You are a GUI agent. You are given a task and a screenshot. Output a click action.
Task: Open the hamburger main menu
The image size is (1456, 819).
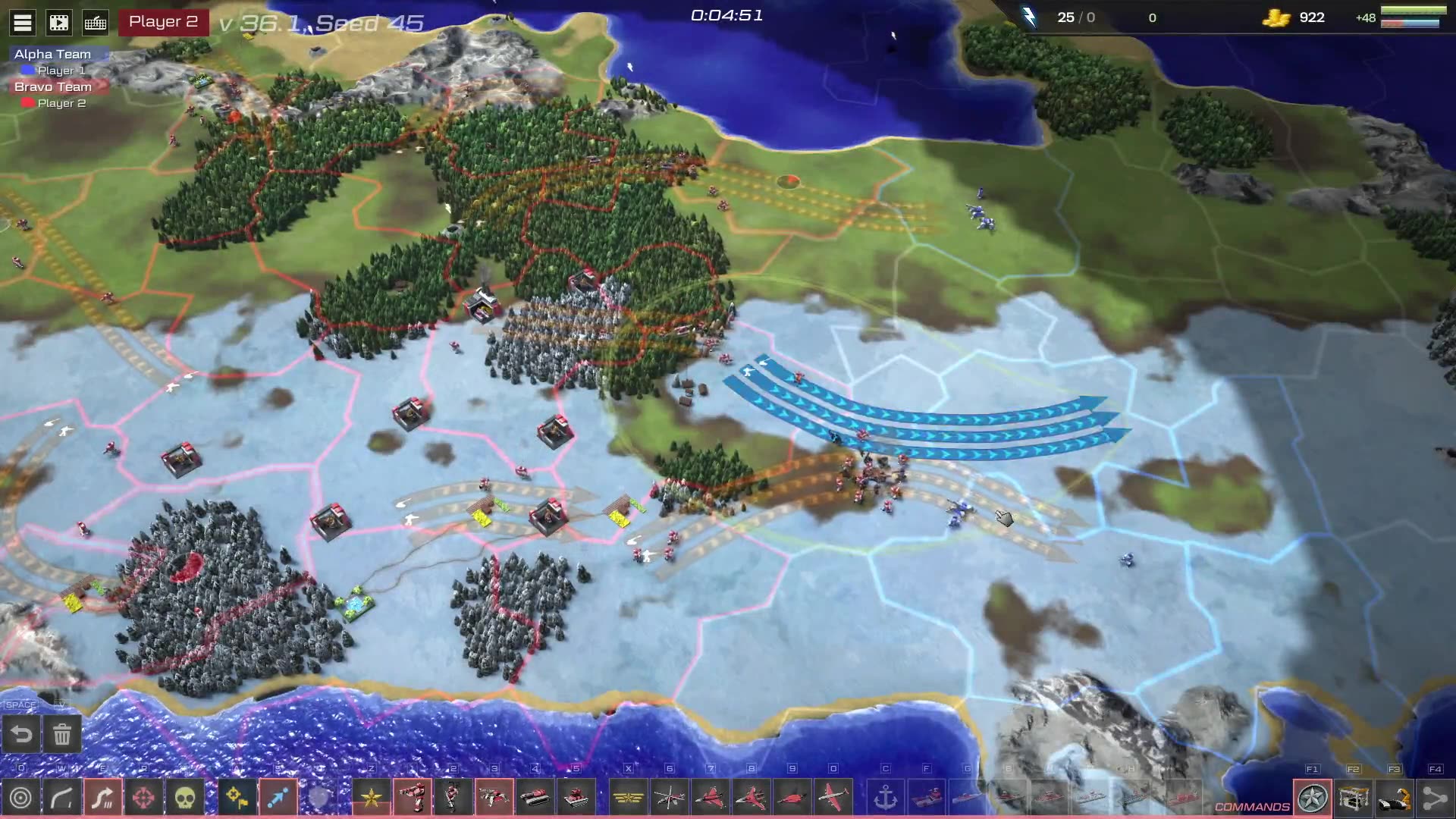click(23, 23)
